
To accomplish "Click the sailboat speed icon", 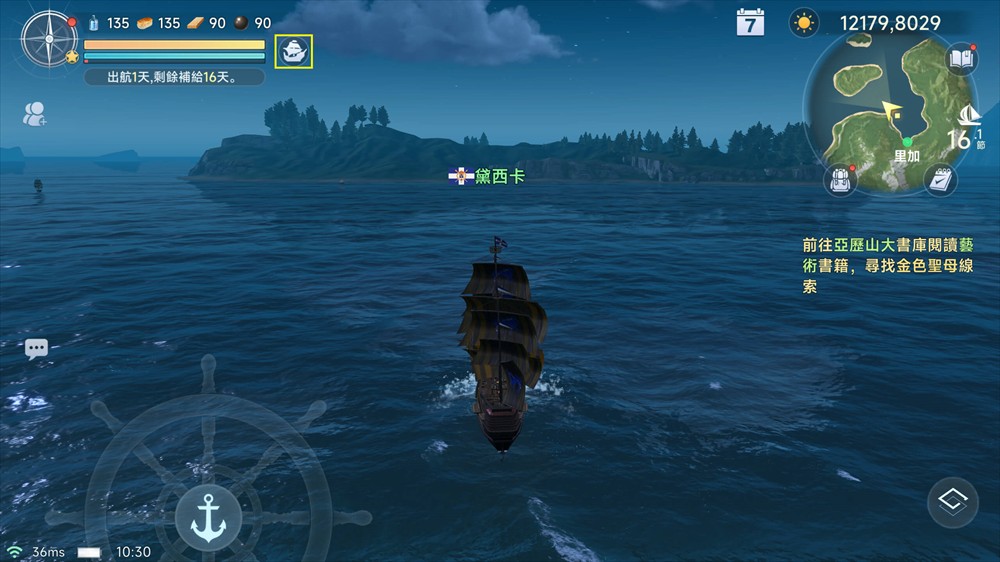I will 968,117.
